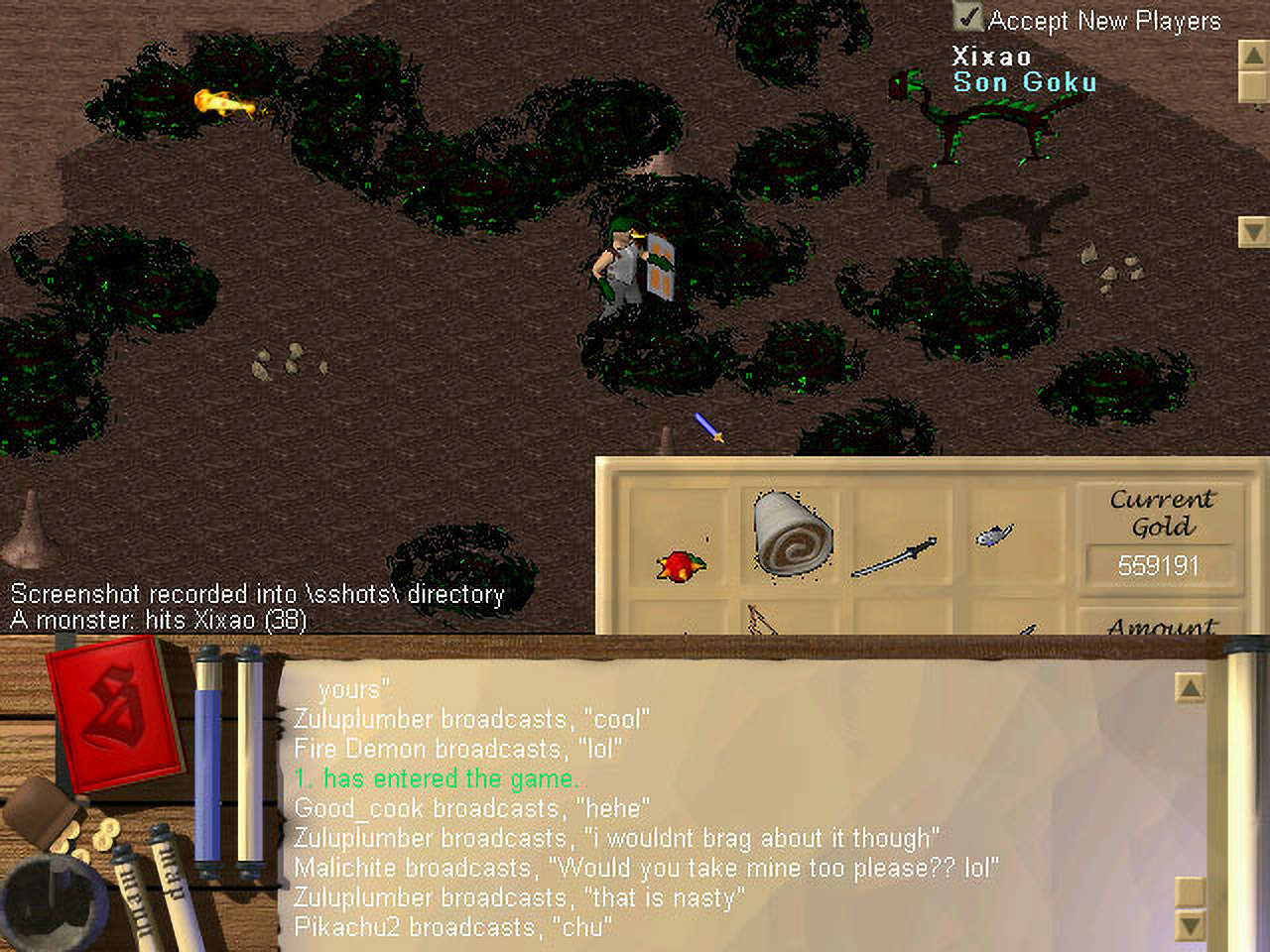The image size is (1270, 952).
Task: Select Xixao in the party list
Action: click(991, 56)
